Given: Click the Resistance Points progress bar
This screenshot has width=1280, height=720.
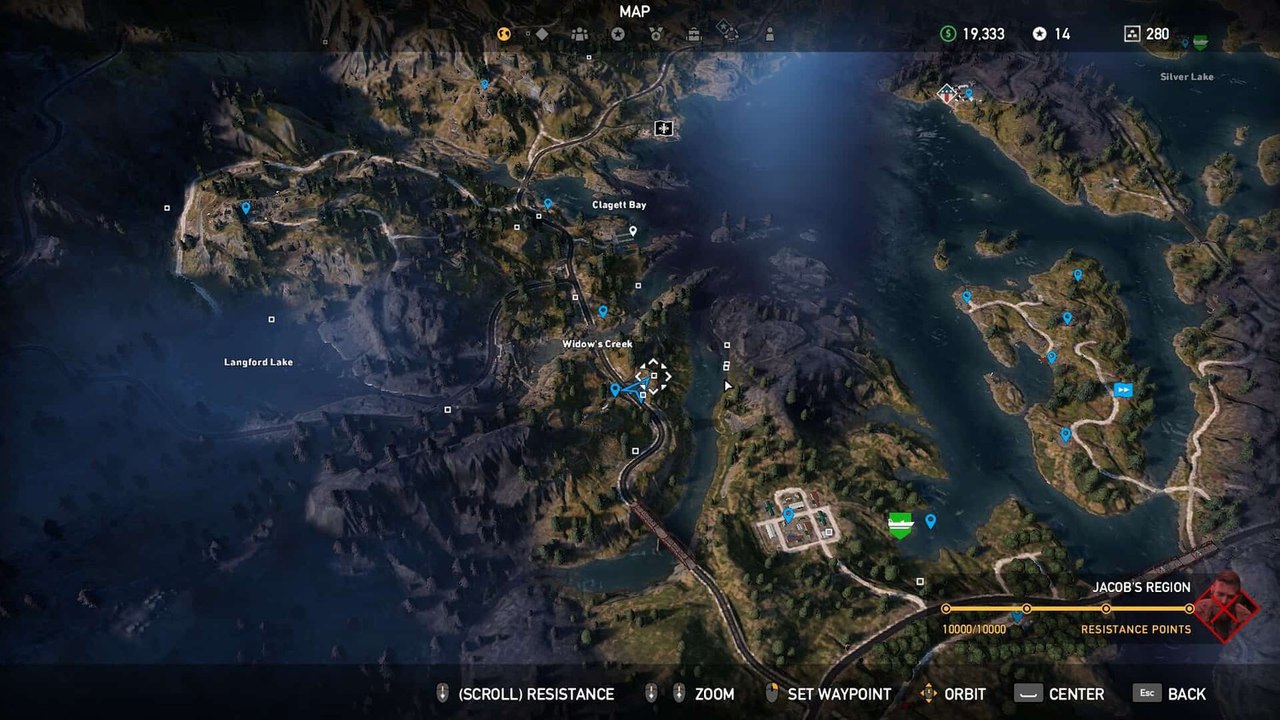Looking at the screenshot, I should pos(1065,606).
